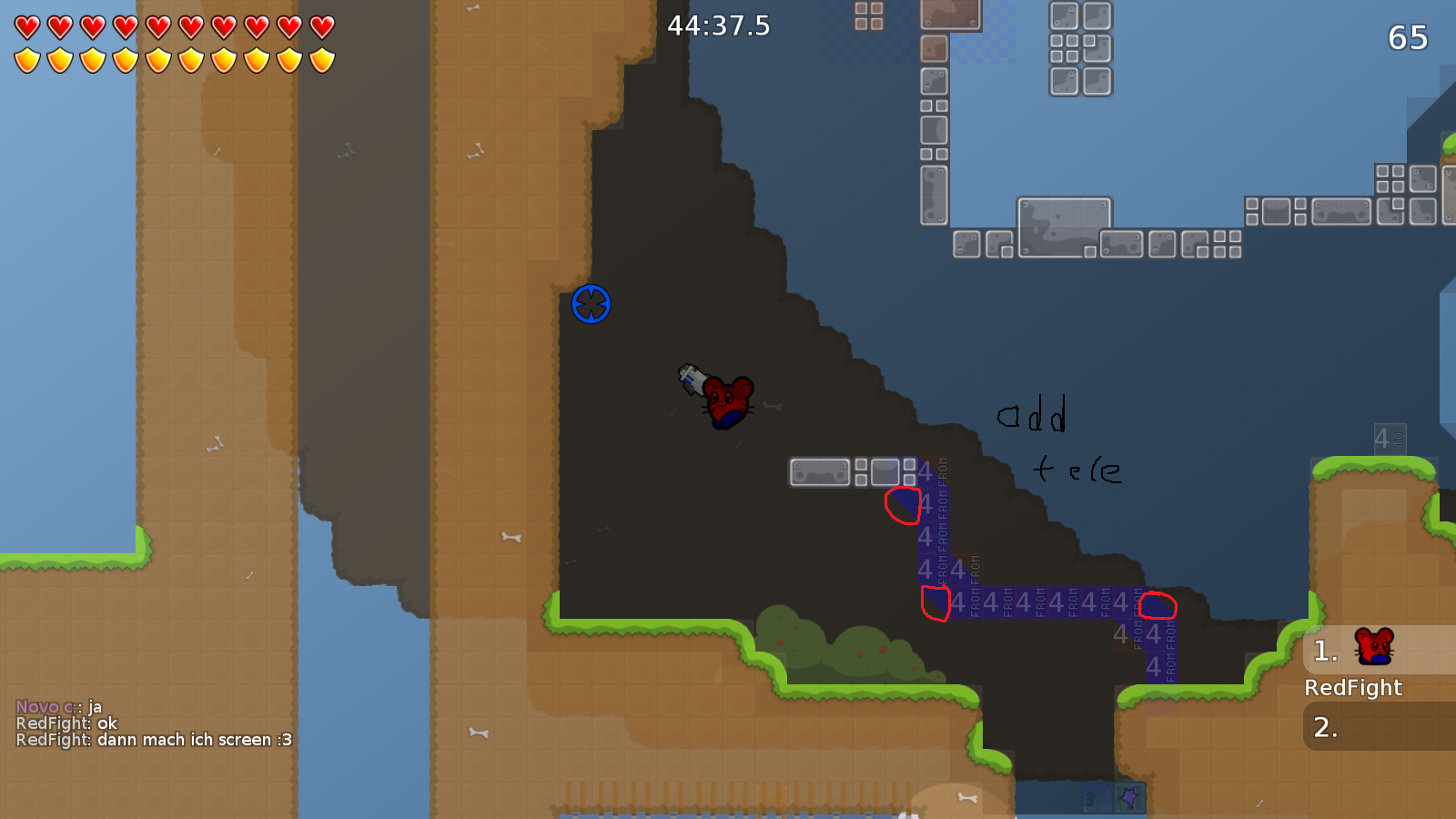Click the lower-left red-circled teleporter corner
This screenshot has height=819, width=1456.
[x=935, y=604]
